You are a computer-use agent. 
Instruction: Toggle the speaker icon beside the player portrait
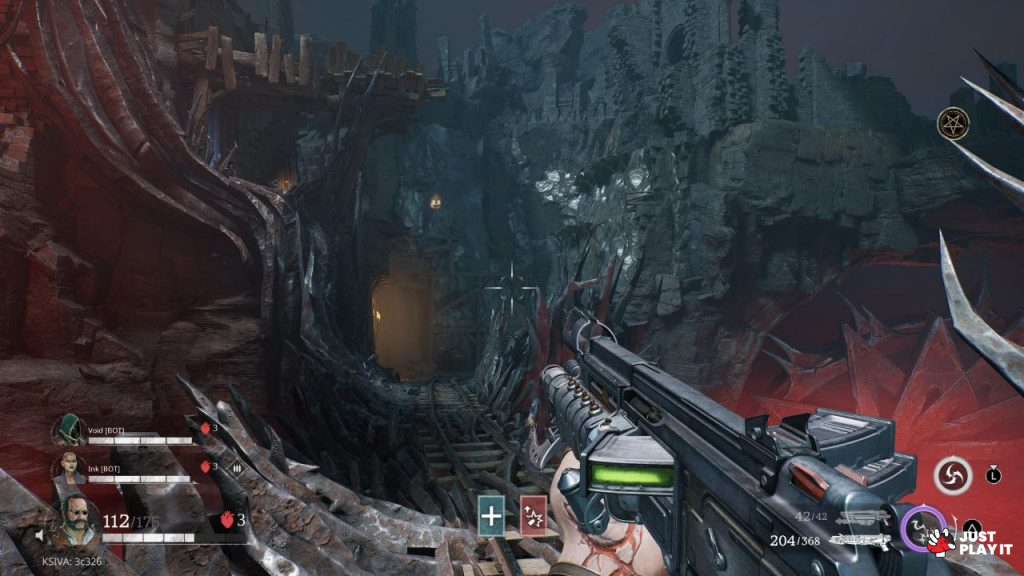tap(42, 535)
